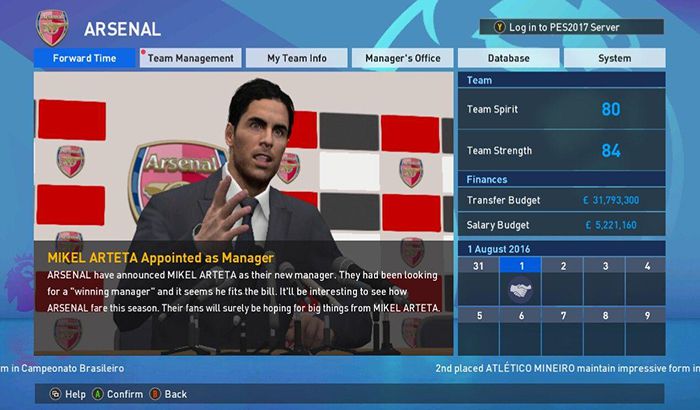The image size is (700, 410).
Task: Switch to the Database tab
Action: coord(509,58)
